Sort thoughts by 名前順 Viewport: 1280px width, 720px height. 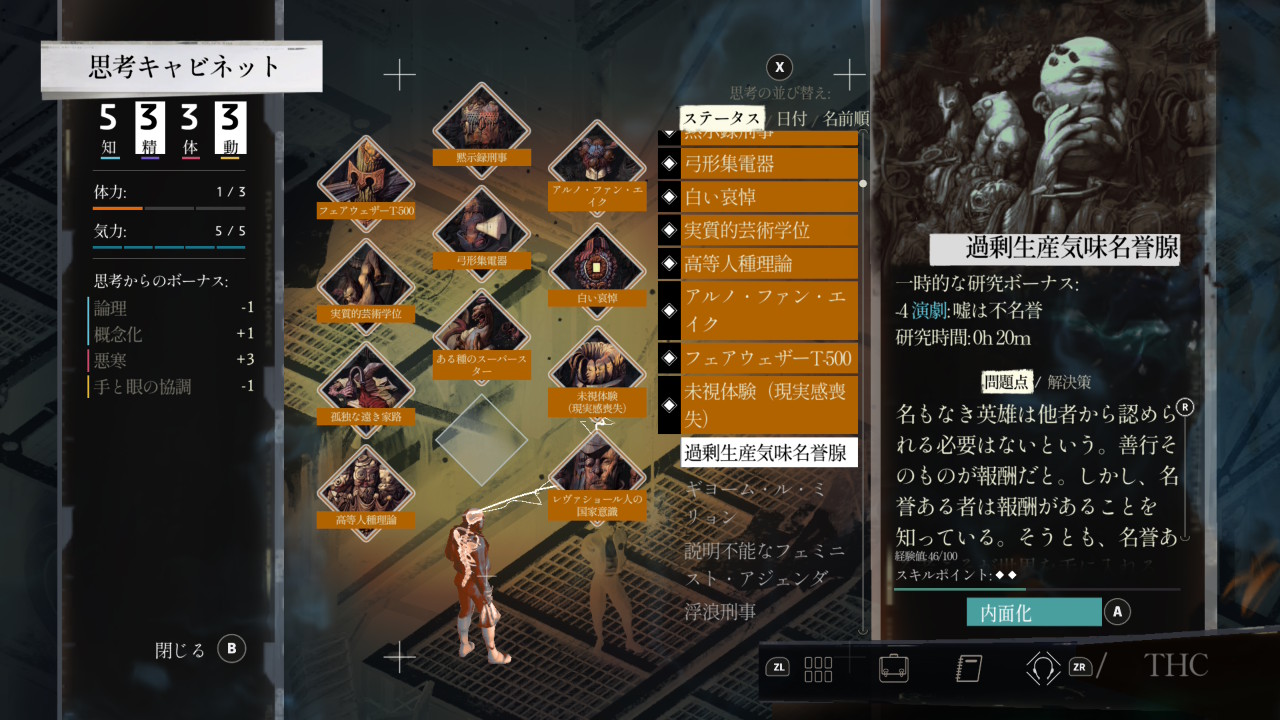pos(845,118)
